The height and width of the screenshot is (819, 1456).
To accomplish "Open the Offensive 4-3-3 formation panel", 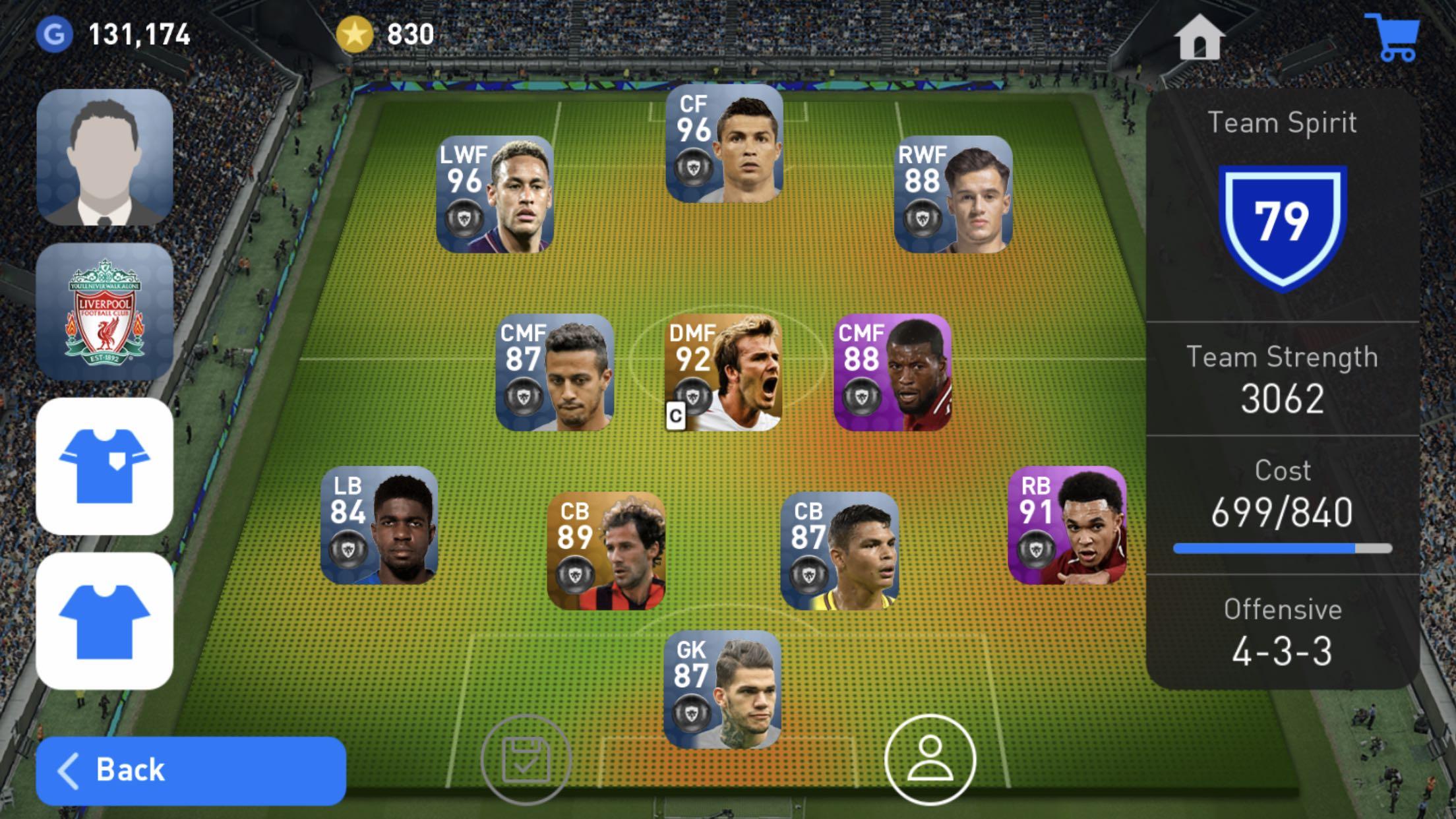I will click(x=1283, y=632).
